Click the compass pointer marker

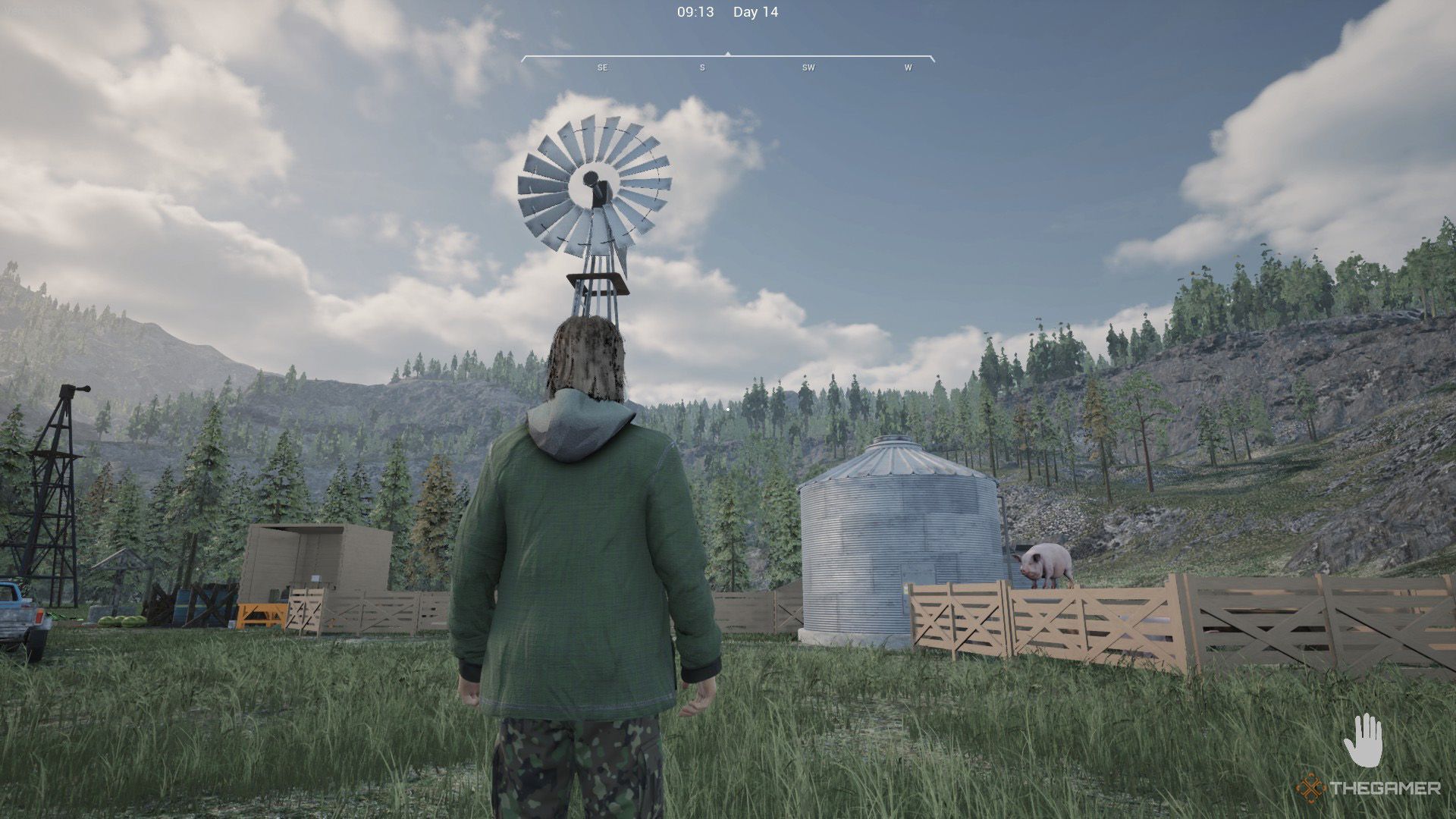click(x=727, y=53)
